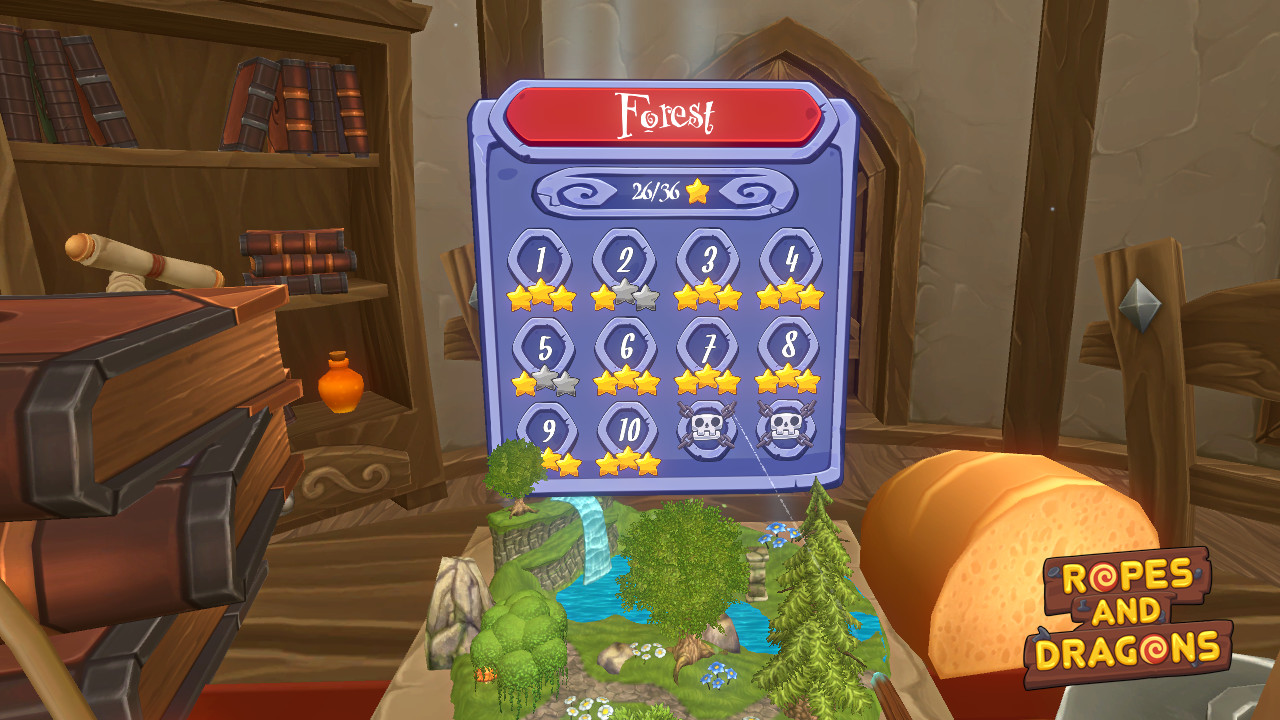Screen dimensions: 1280x720
Task: Select the skull-locked level beside level 10
Action: coord(706,427)
